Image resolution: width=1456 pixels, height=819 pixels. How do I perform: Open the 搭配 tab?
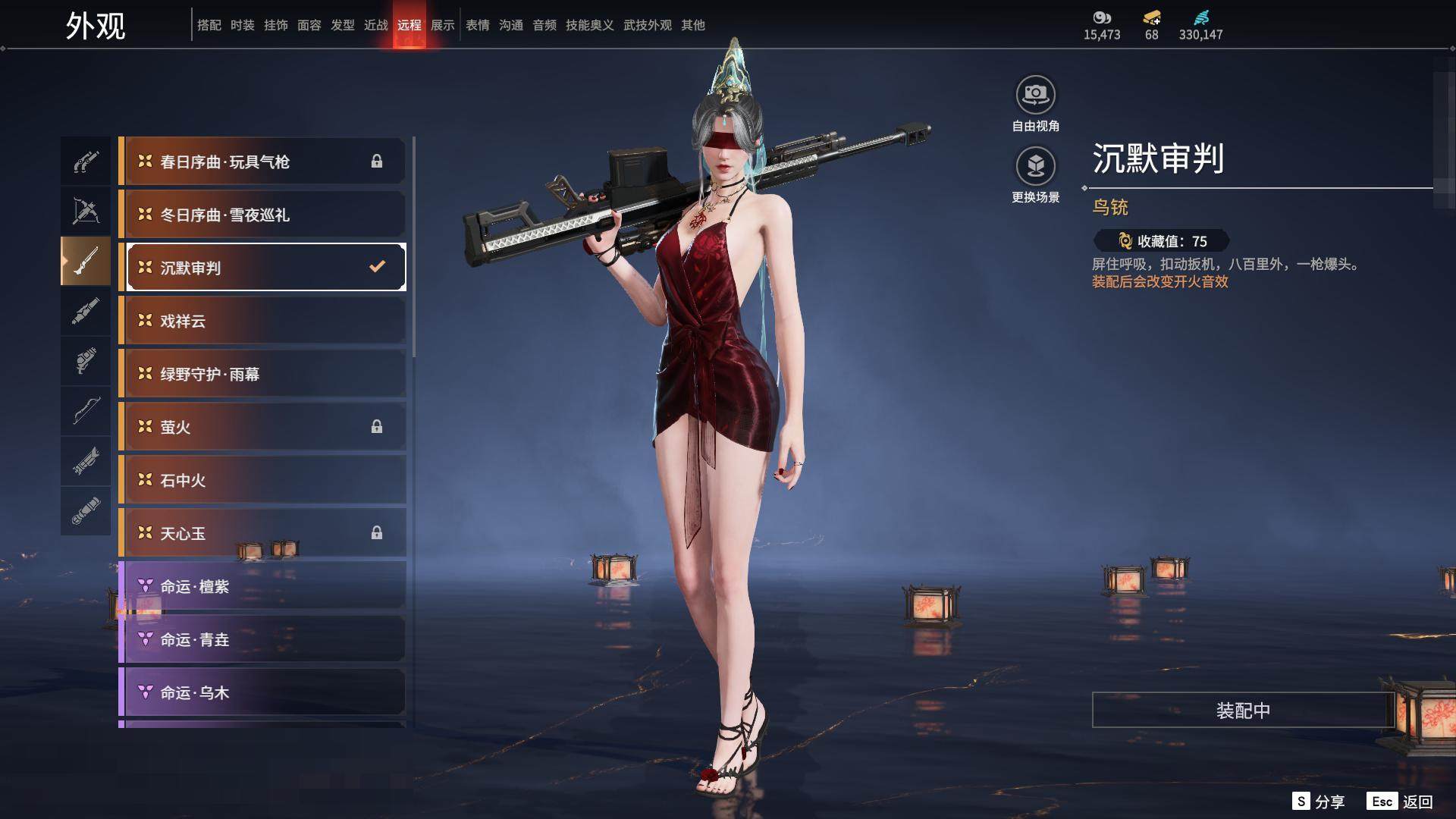(209, 25)
